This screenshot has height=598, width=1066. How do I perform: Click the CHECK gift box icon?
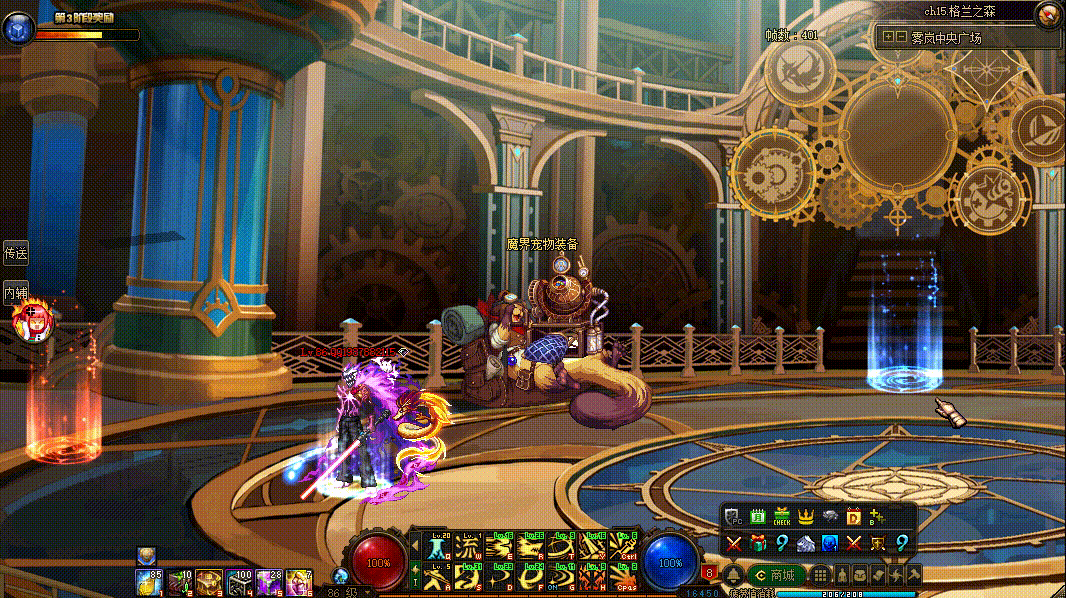(x=782, y=516)
